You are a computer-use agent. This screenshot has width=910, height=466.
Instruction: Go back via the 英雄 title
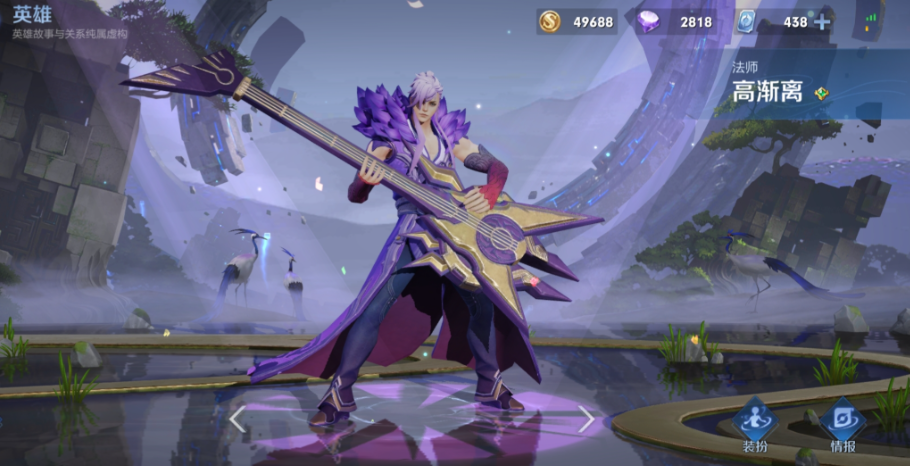(x=32, y=14)
